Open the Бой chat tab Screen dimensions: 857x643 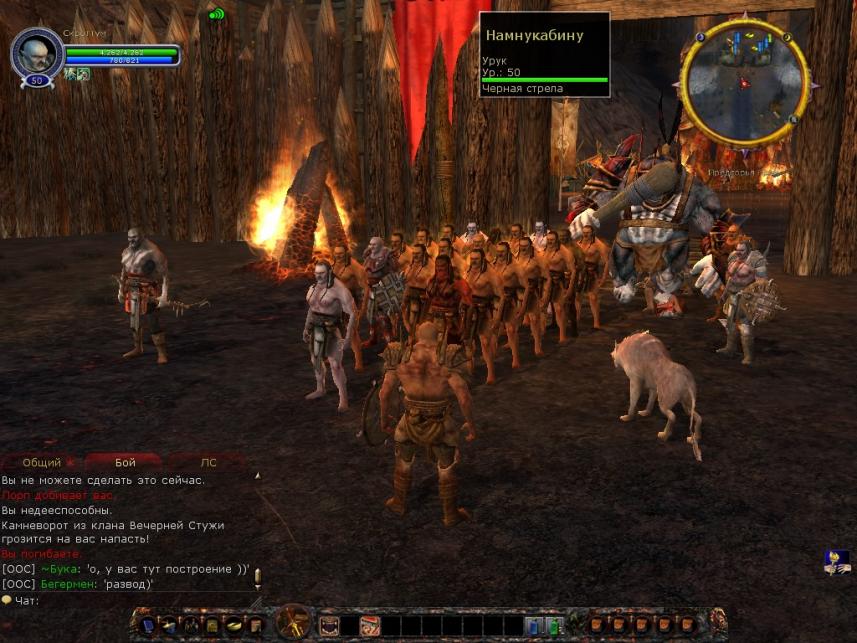(125, 463)
